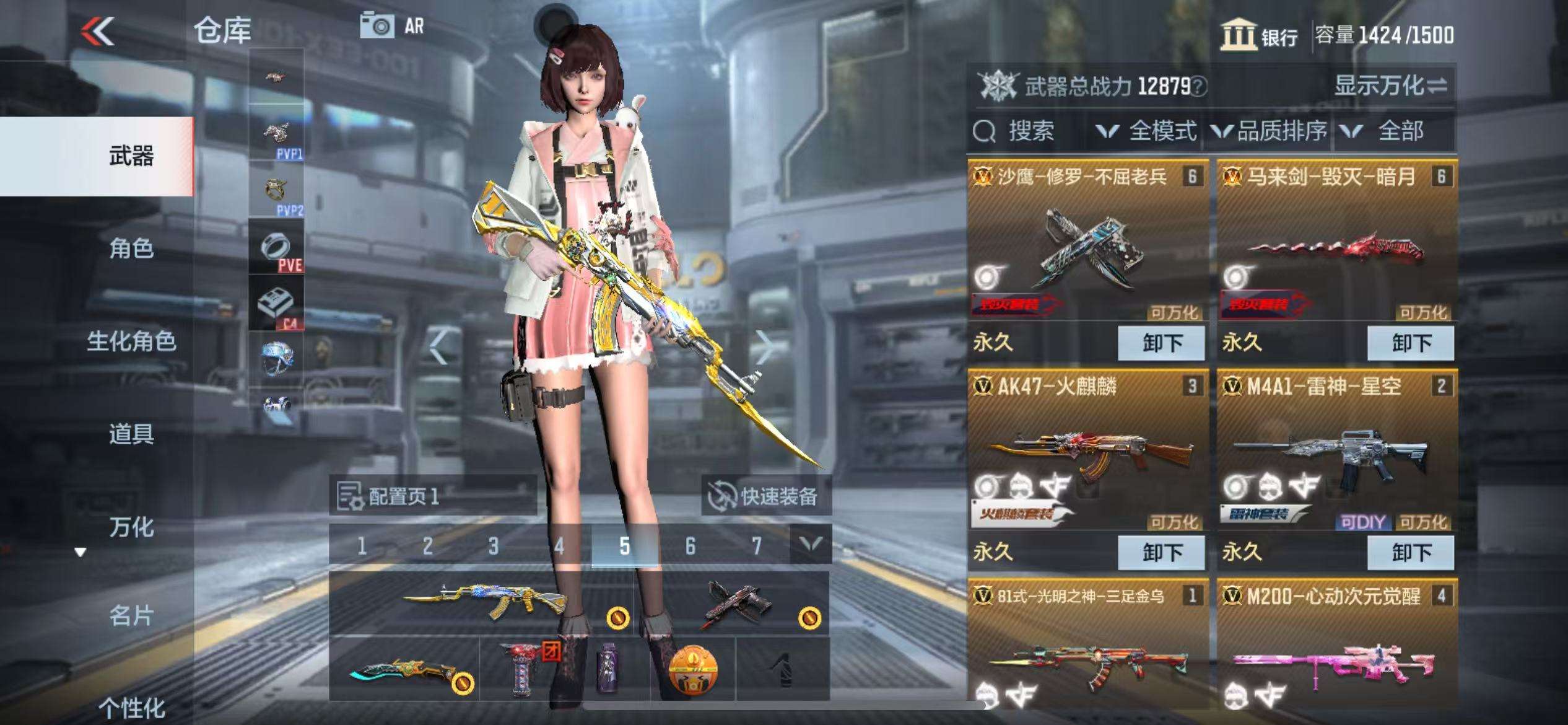Click the 搜索 weapon search field
This screenshot has width=1568, height=725.
1028,131
